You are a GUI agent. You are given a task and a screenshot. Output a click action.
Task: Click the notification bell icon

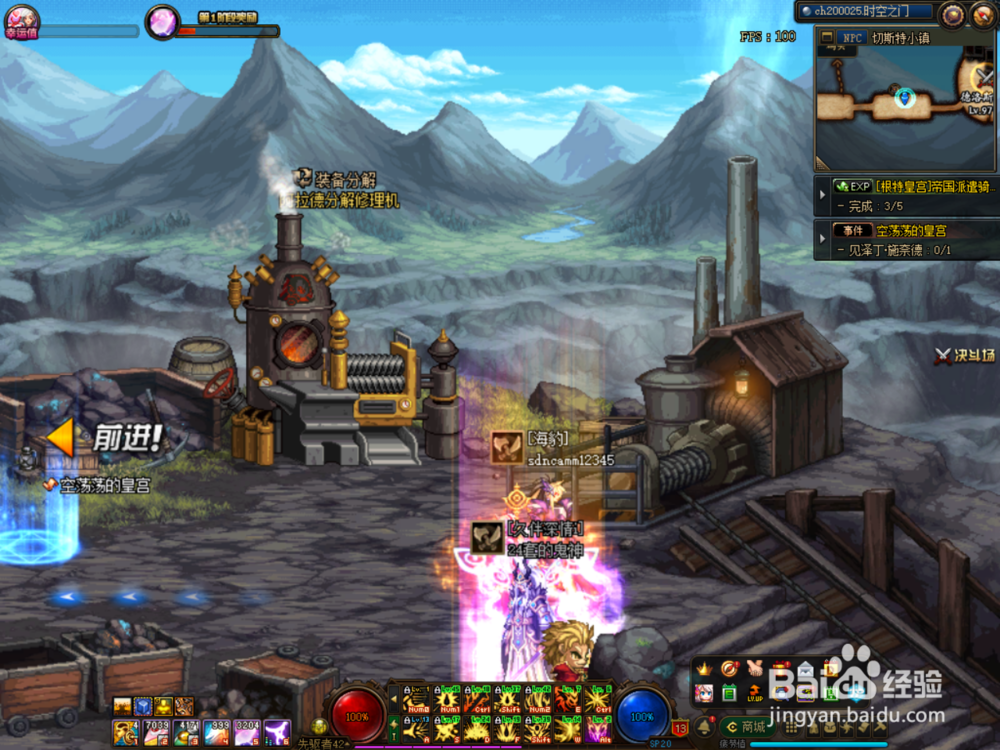click(704, 726)
